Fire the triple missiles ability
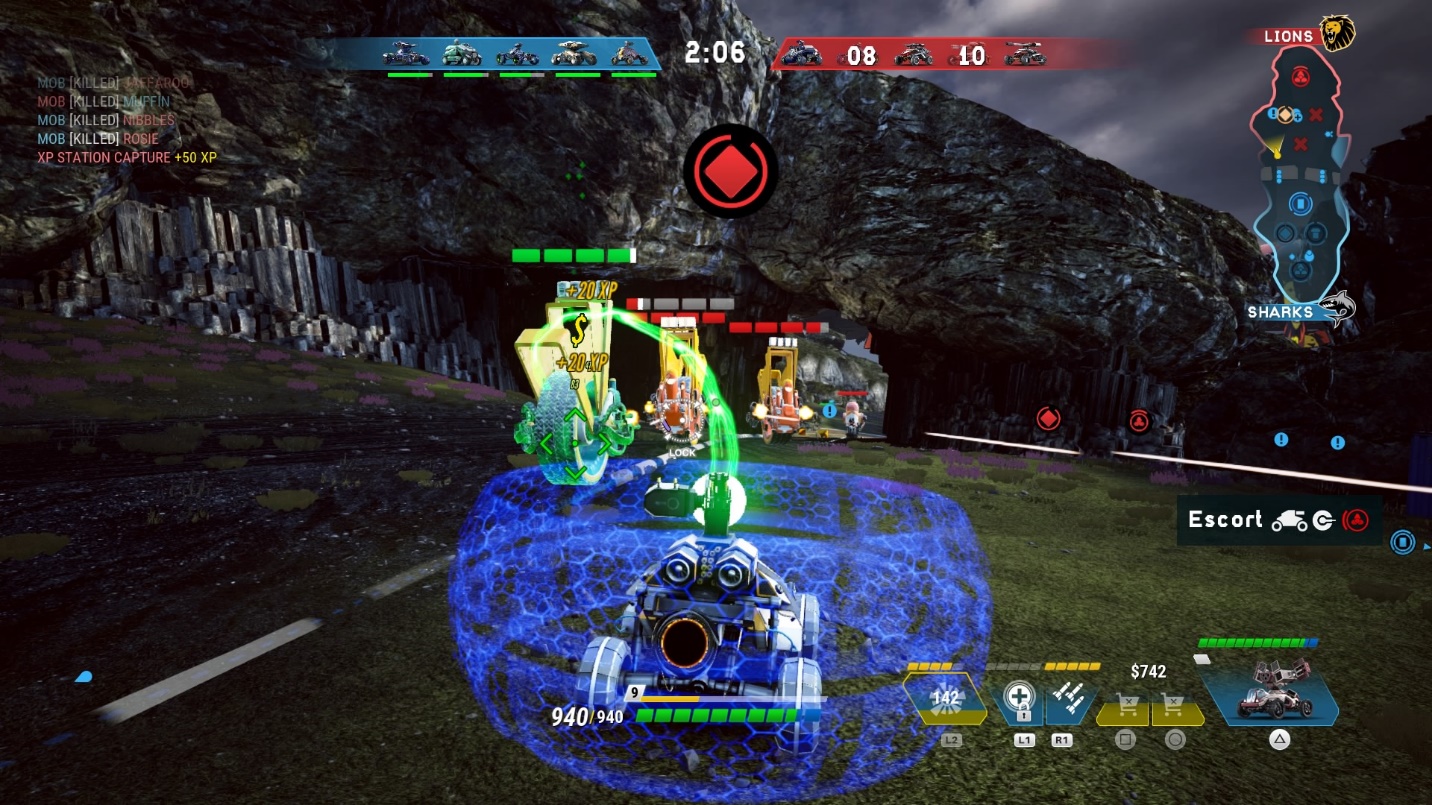 (x=1069, y=699)
